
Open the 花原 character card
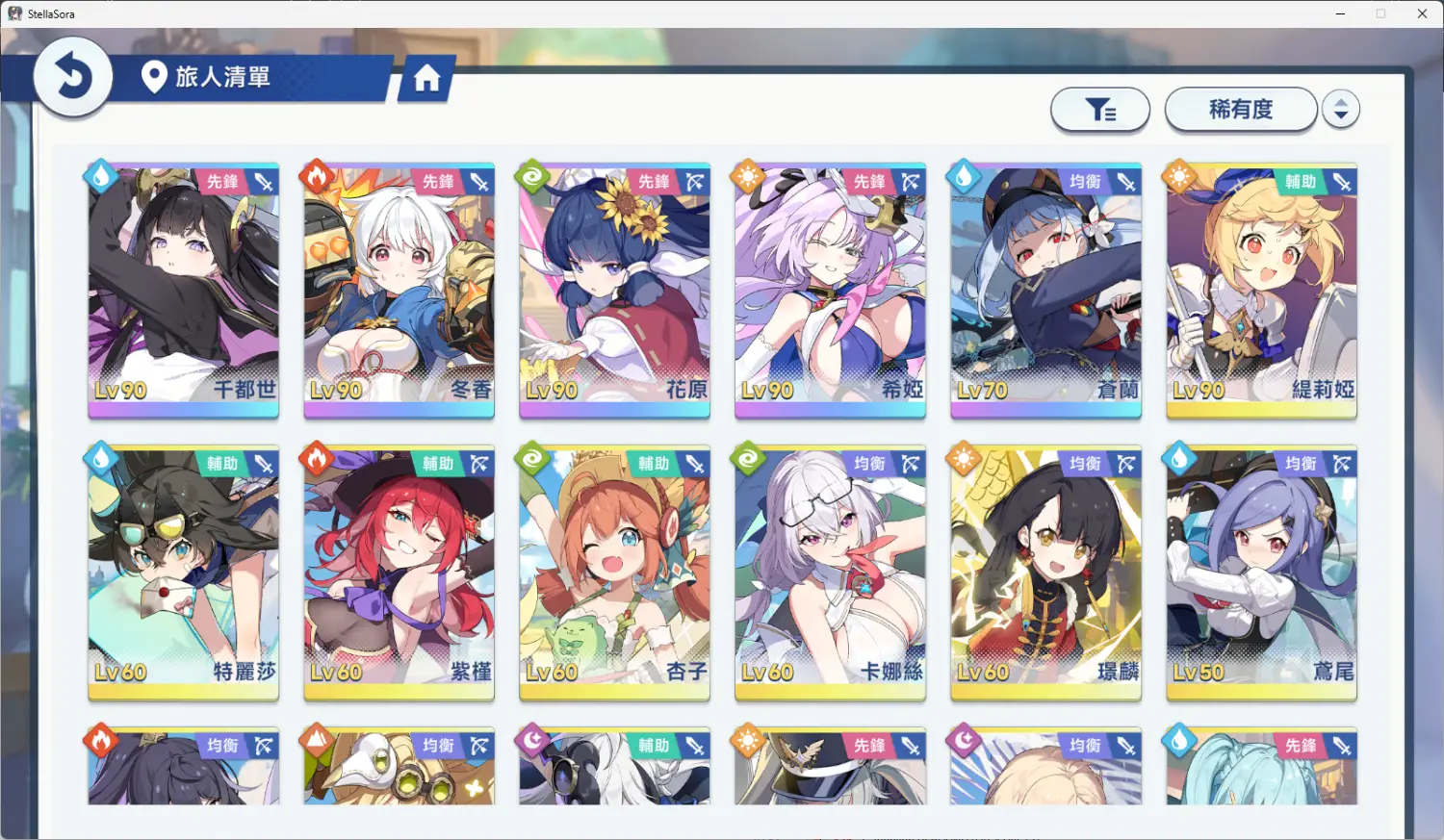point(614,289)
